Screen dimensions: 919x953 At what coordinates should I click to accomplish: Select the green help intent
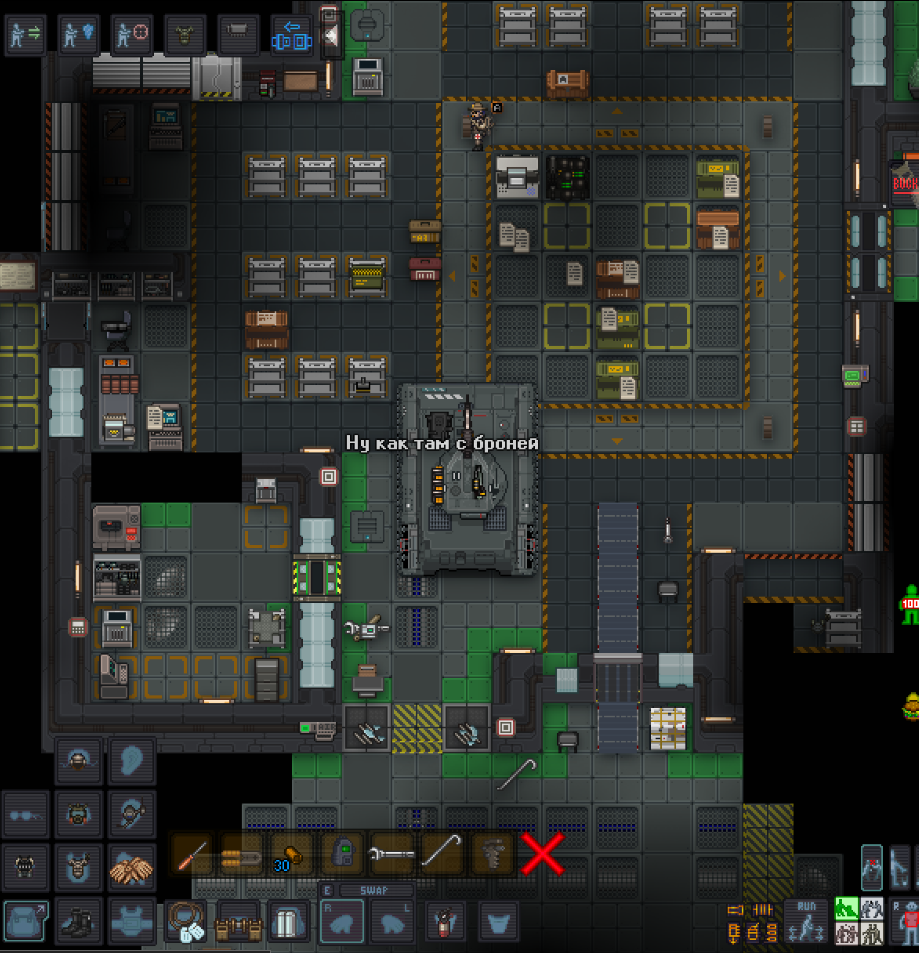846,908
